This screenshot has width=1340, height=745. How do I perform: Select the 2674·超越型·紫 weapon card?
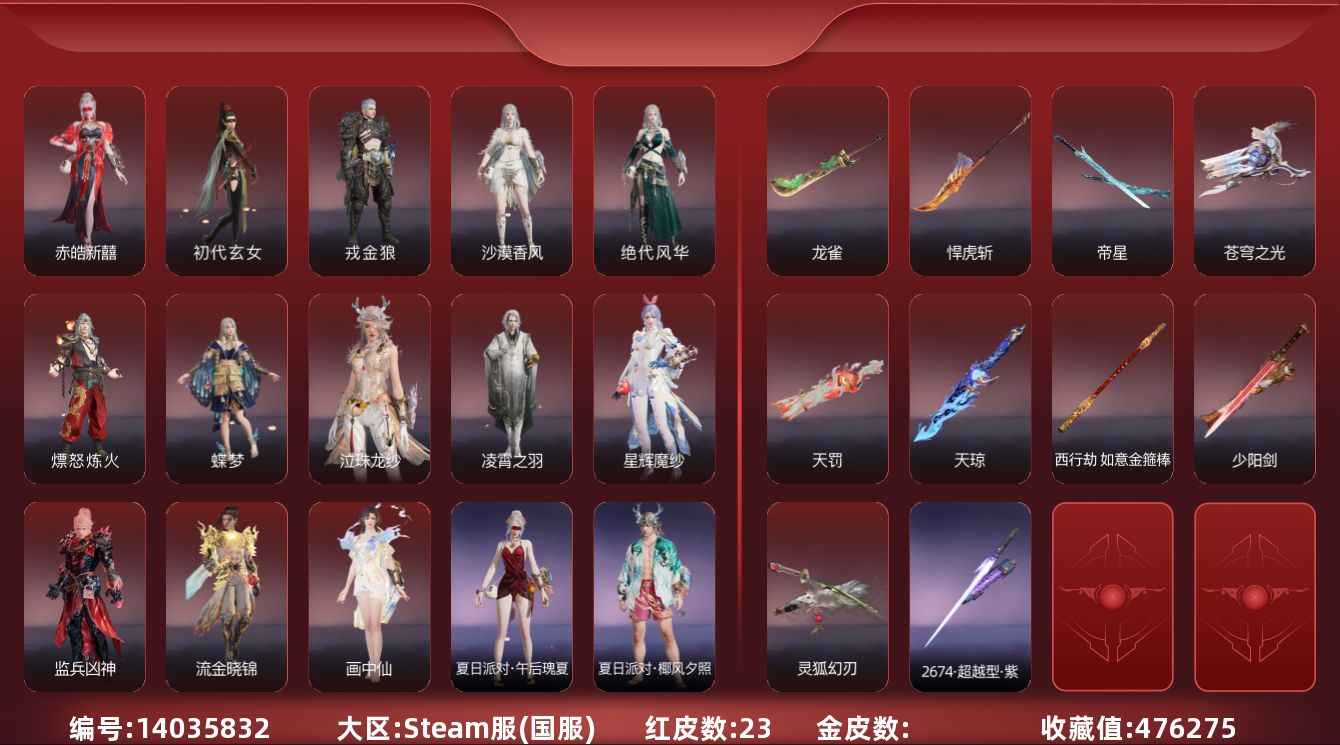[x=969, y=596]
